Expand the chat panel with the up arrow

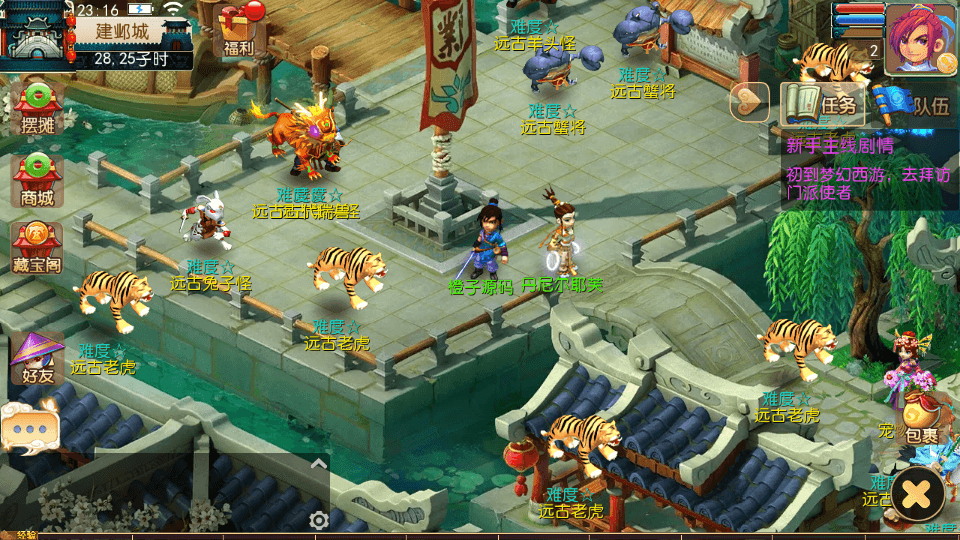[x=318, y=463]
